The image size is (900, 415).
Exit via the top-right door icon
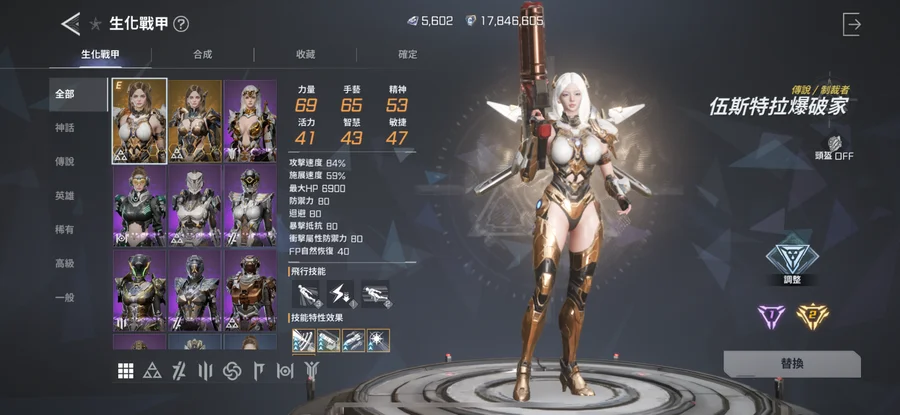coord(851,24)
